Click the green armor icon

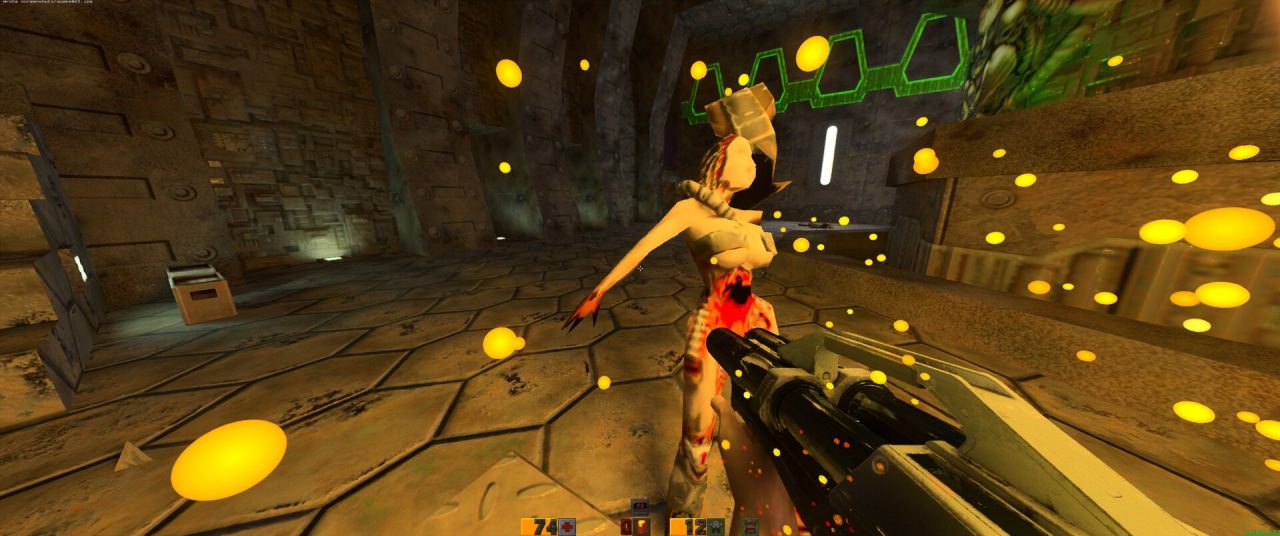(x=717, y=527)
